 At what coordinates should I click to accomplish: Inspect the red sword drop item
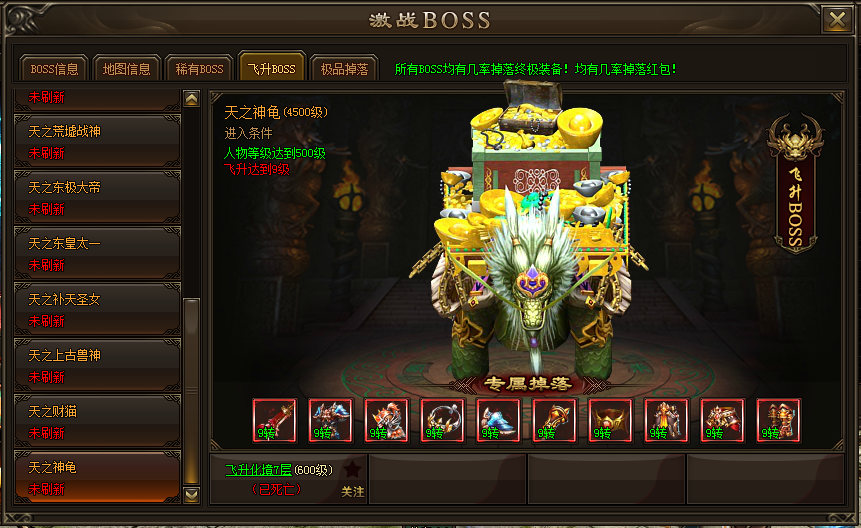coord(275,421)
